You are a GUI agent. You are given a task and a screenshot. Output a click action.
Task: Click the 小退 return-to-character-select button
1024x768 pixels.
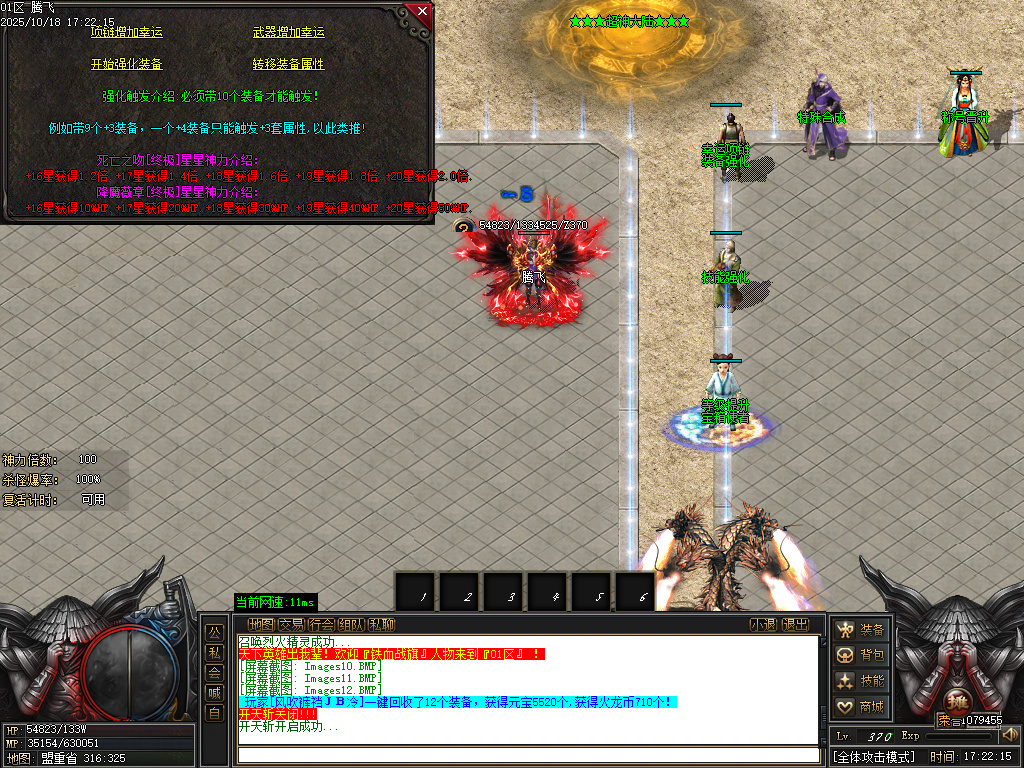(x=764, y=625)
